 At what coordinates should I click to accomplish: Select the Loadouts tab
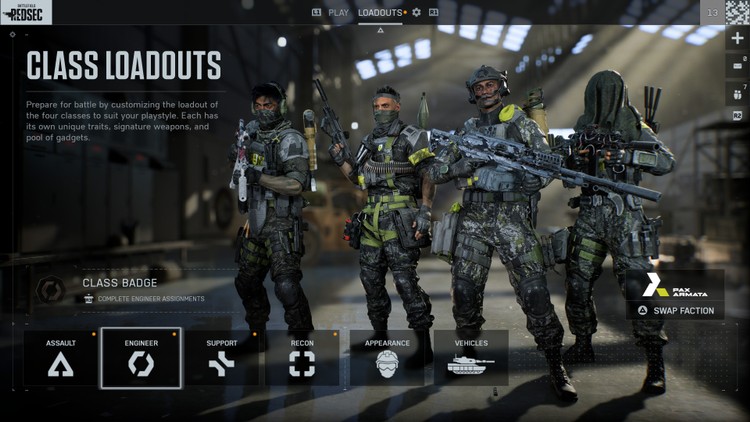380,13
